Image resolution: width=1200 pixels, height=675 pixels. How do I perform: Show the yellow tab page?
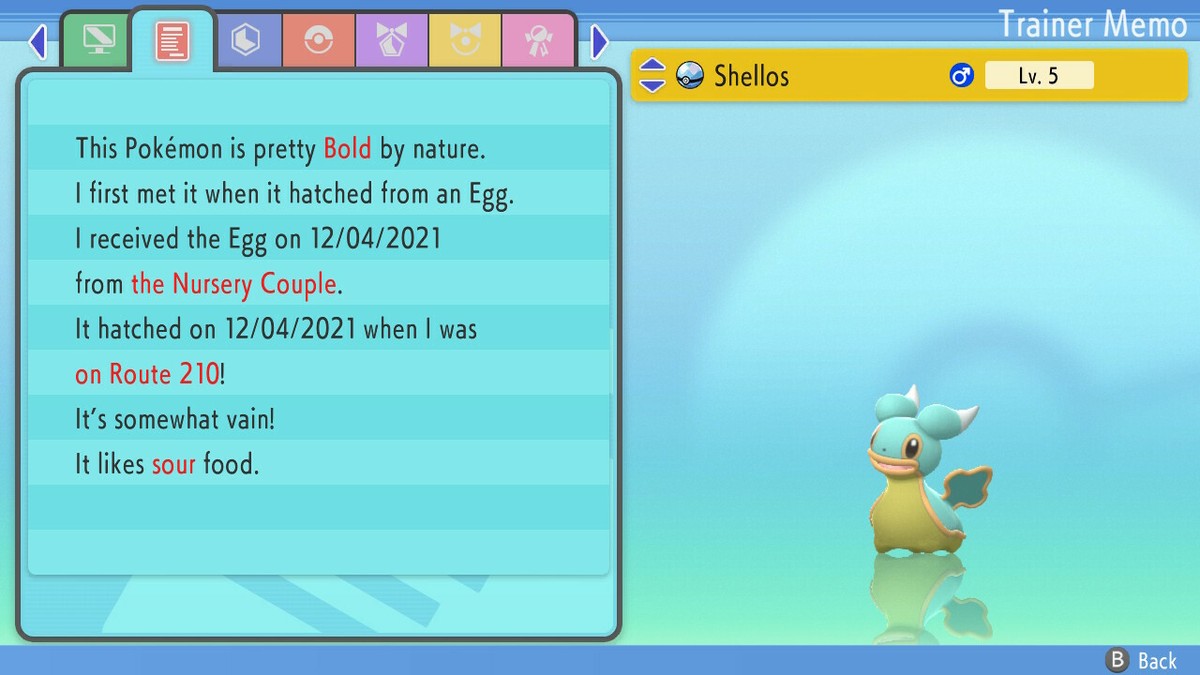pyautogui.click(x=465, y=40)
